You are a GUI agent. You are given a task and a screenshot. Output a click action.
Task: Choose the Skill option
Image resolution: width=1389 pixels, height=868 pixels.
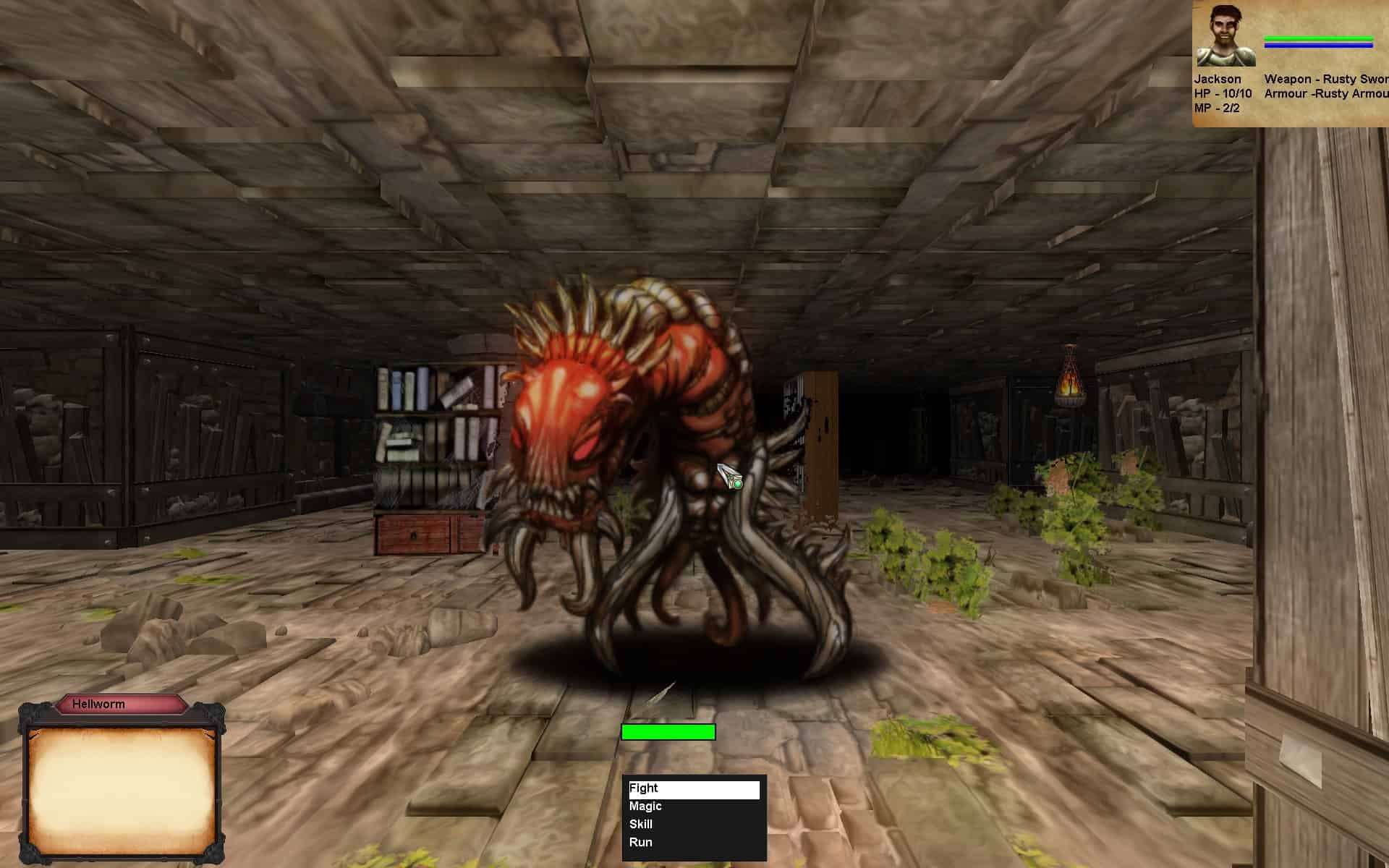click(641, 824)
